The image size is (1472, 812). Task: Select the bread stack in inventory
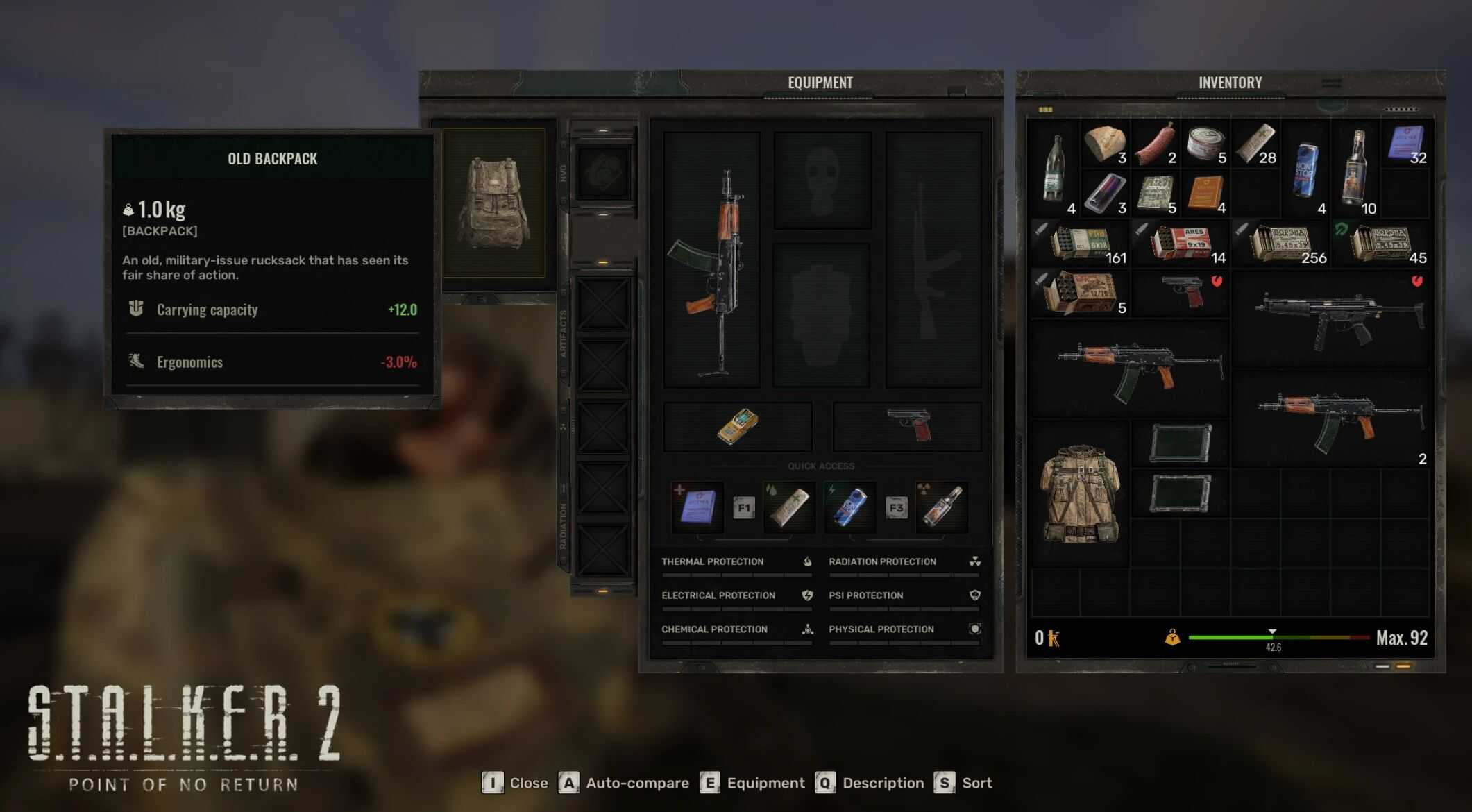pos(1105,144)
